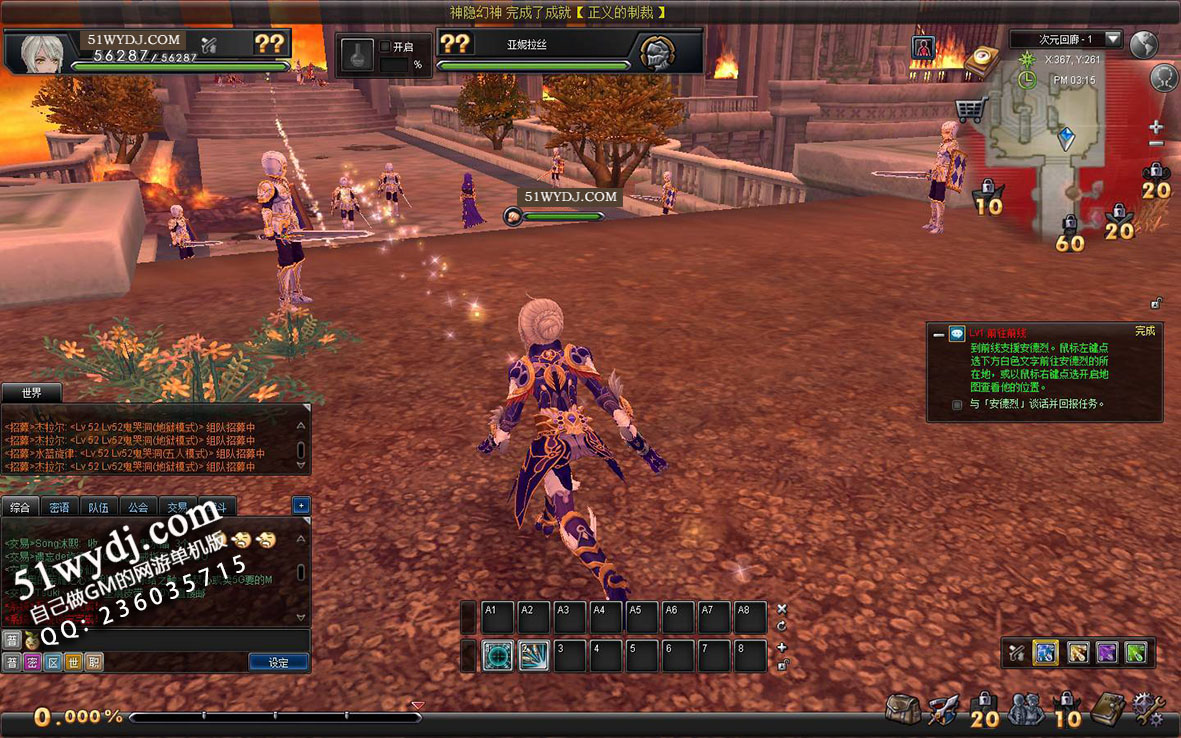This screenshot has height=738, width=1181.
Task: Open the 次元回廊 - 1 channel dropdown
Action: (1114, 39)
